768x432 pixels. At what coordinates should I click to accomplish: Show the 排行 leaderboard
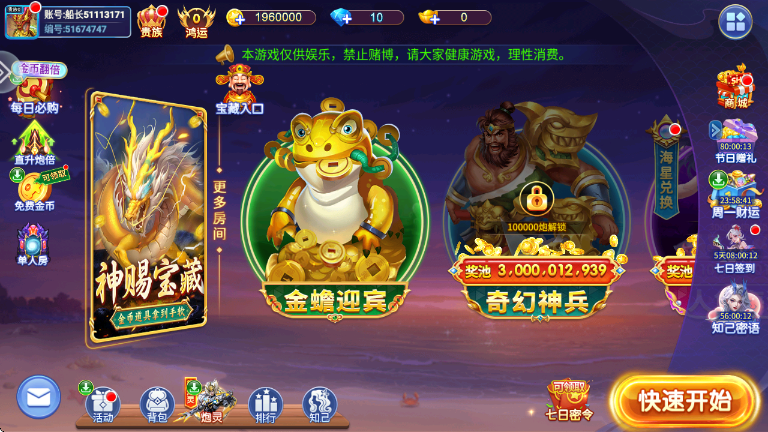click(x=265, y=403)
